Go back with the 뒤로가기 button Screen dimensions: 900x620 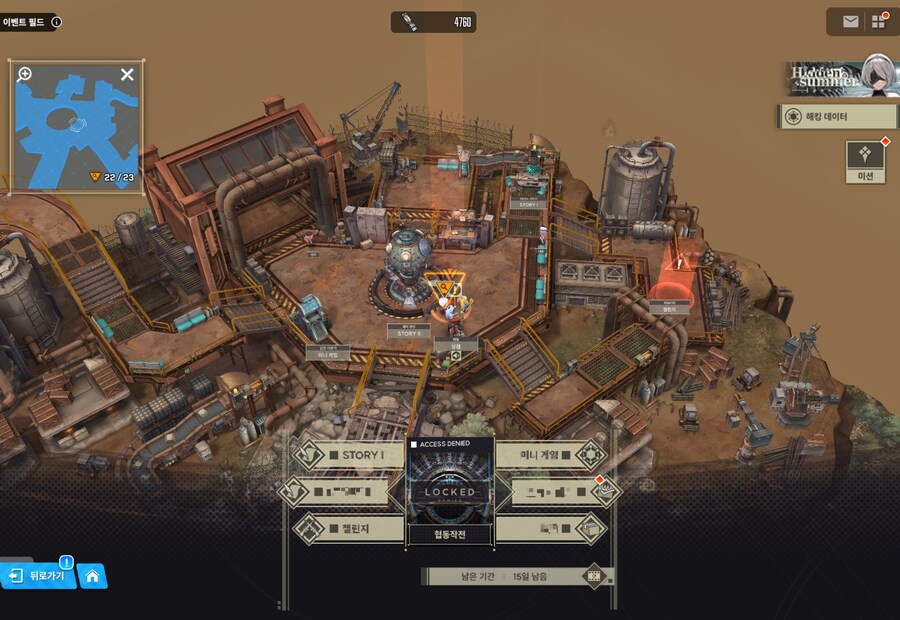[x=40, y=576]
